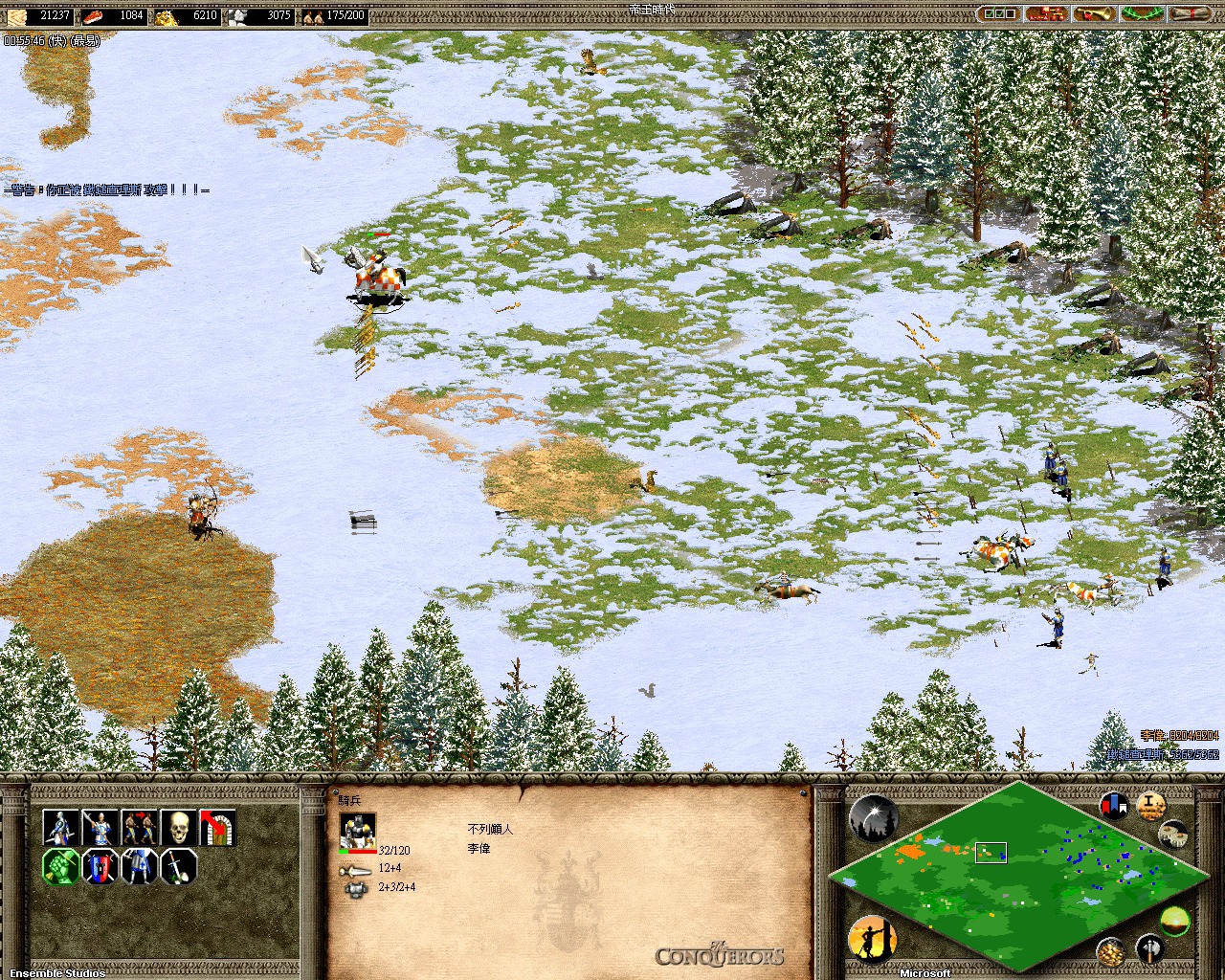The height and width of the screenshot is (980, 1225).
Task: Click the two walking villagers command icon
Action: [x=139, y=828]
